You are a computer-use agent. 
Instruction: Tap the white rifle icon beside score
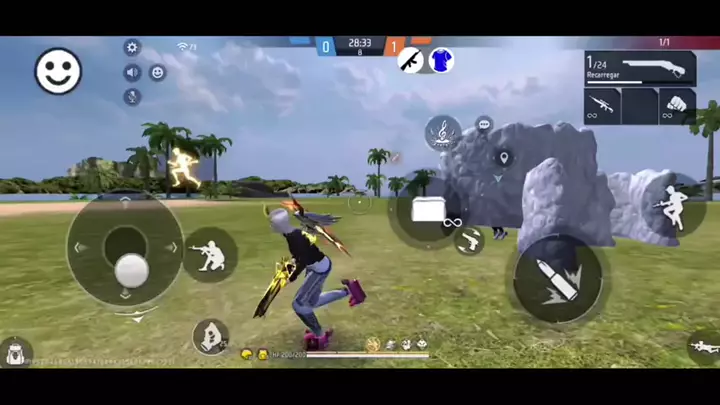click(410, 60)
